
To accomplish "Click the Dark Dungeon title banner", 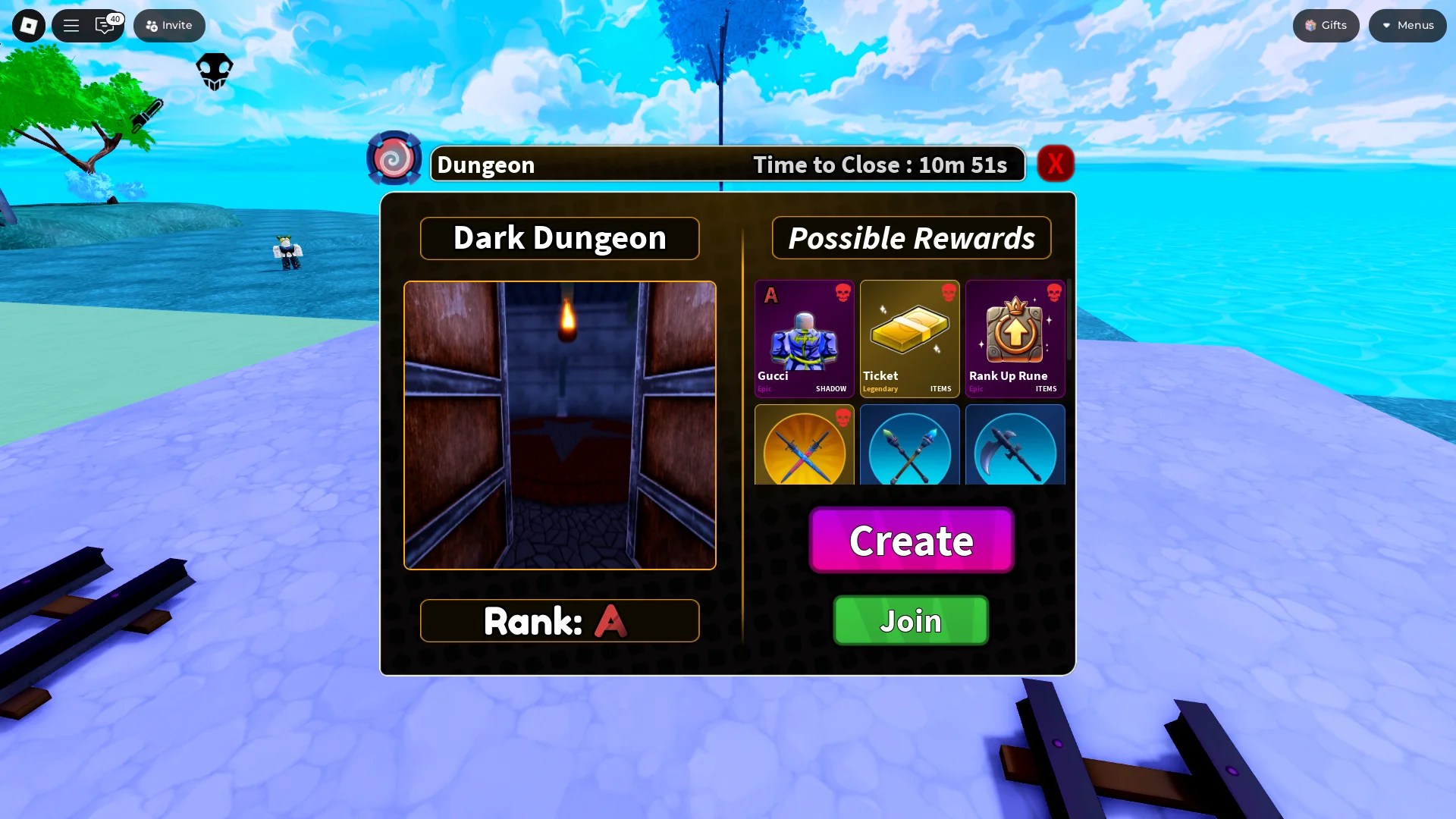I will pyautogui.click(x=560, y=237).
